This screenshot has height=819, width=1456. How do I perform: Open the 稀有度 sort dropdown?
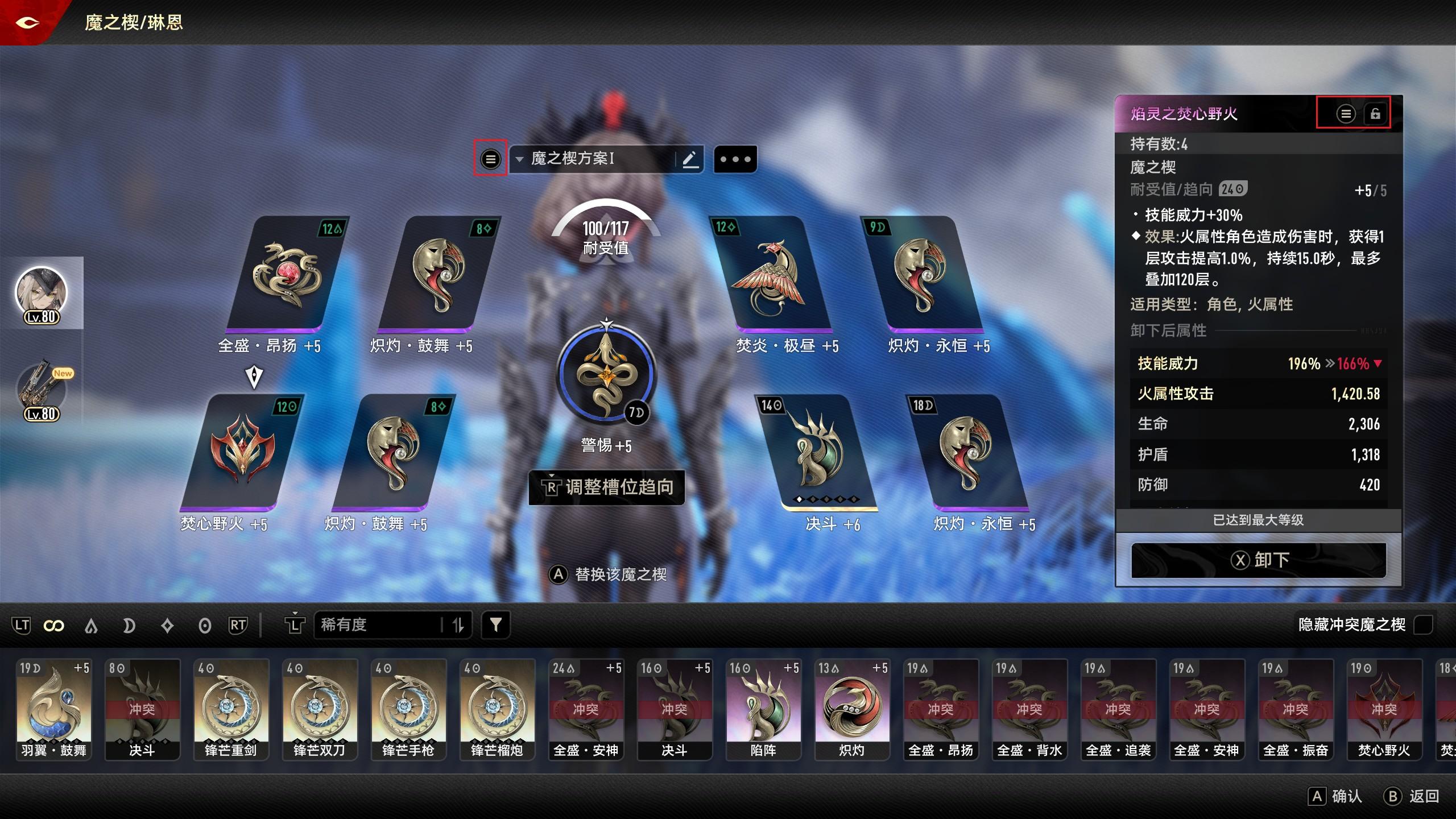click(392, 625)
